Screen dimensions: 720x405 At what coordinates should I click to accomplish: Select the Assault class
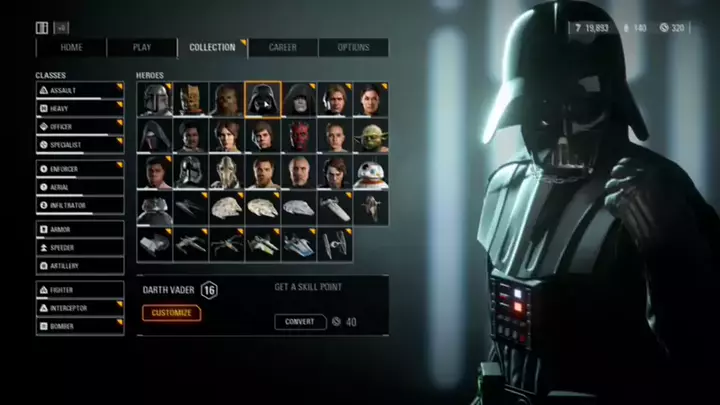click(80, 91)
